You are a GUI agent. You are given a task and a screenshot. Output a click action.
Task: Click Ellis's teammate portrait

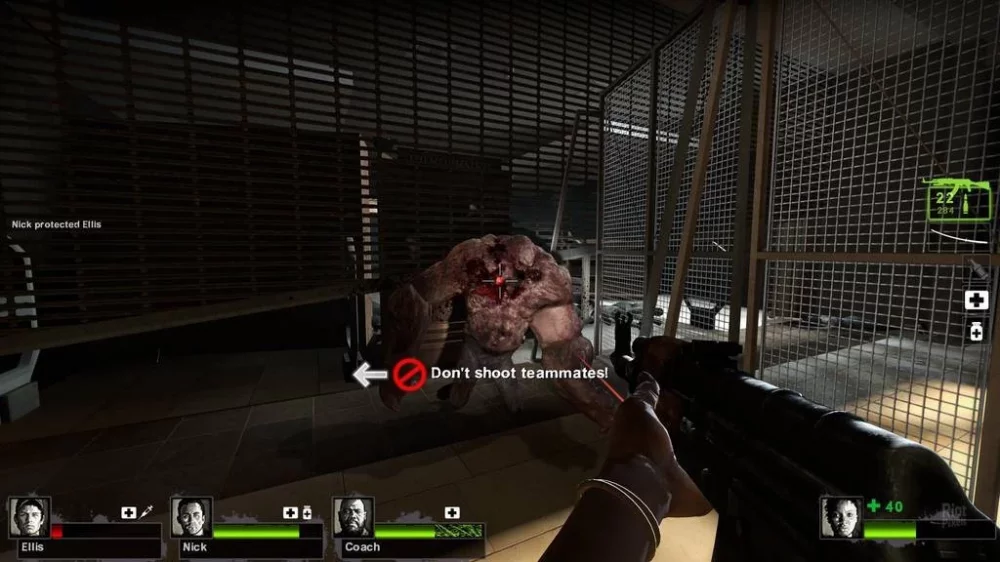click(x=29, y=517)
